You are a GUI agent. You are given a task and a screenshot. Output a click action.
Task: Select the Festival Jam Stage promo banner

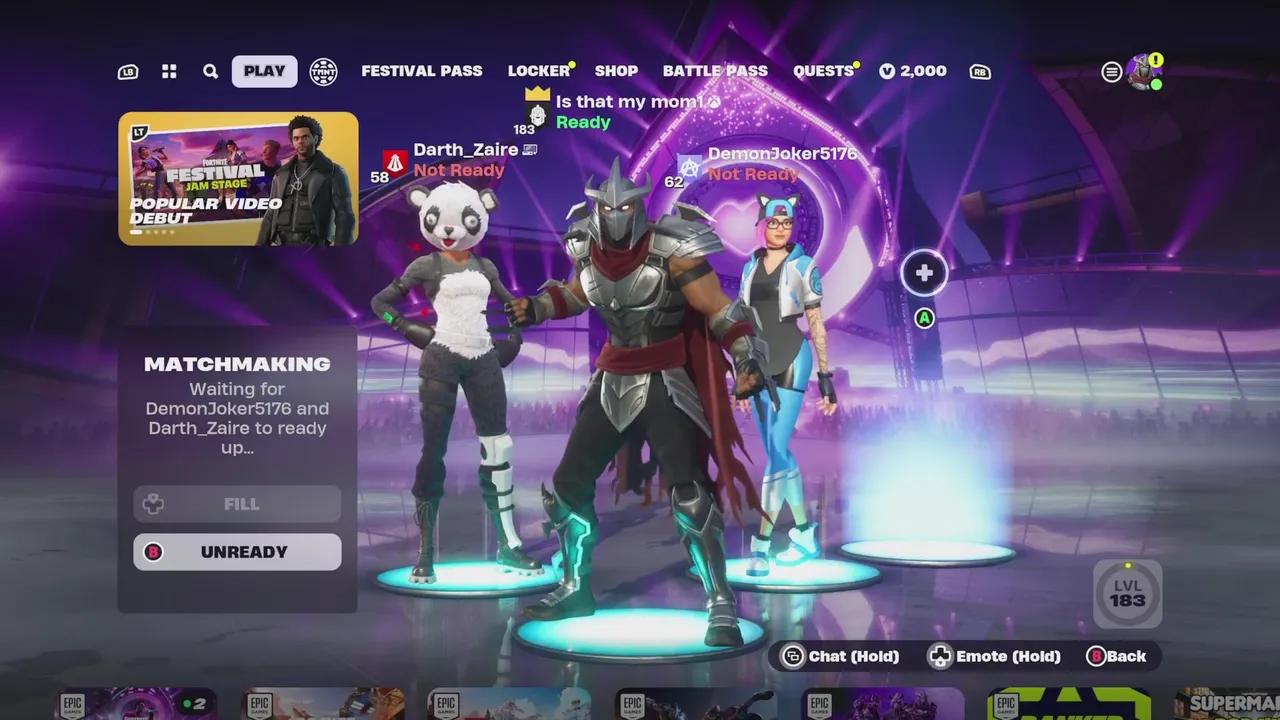(x=237, y=178)
